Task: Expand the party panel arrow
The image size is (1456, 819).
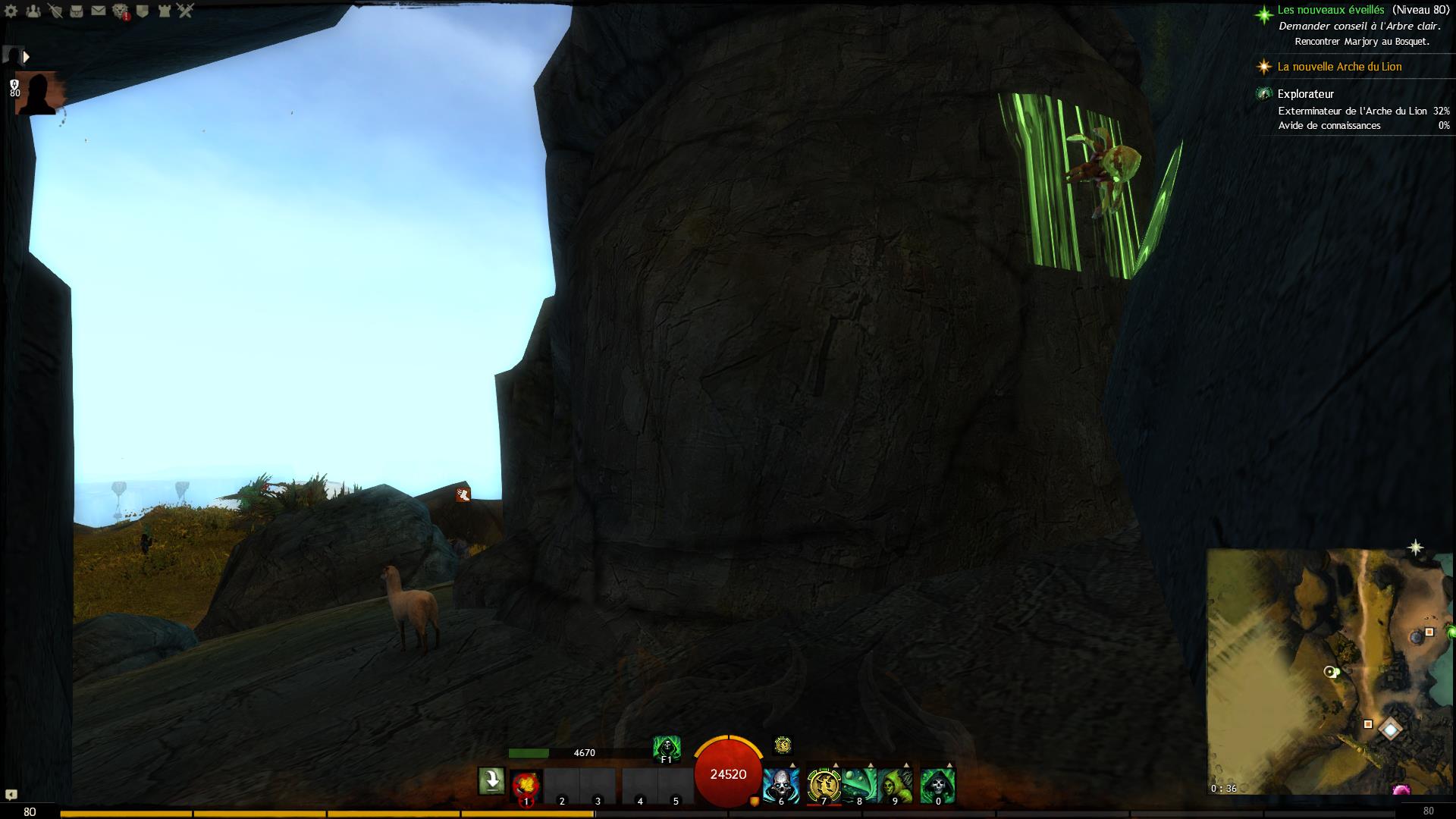Action: (27, 57)
